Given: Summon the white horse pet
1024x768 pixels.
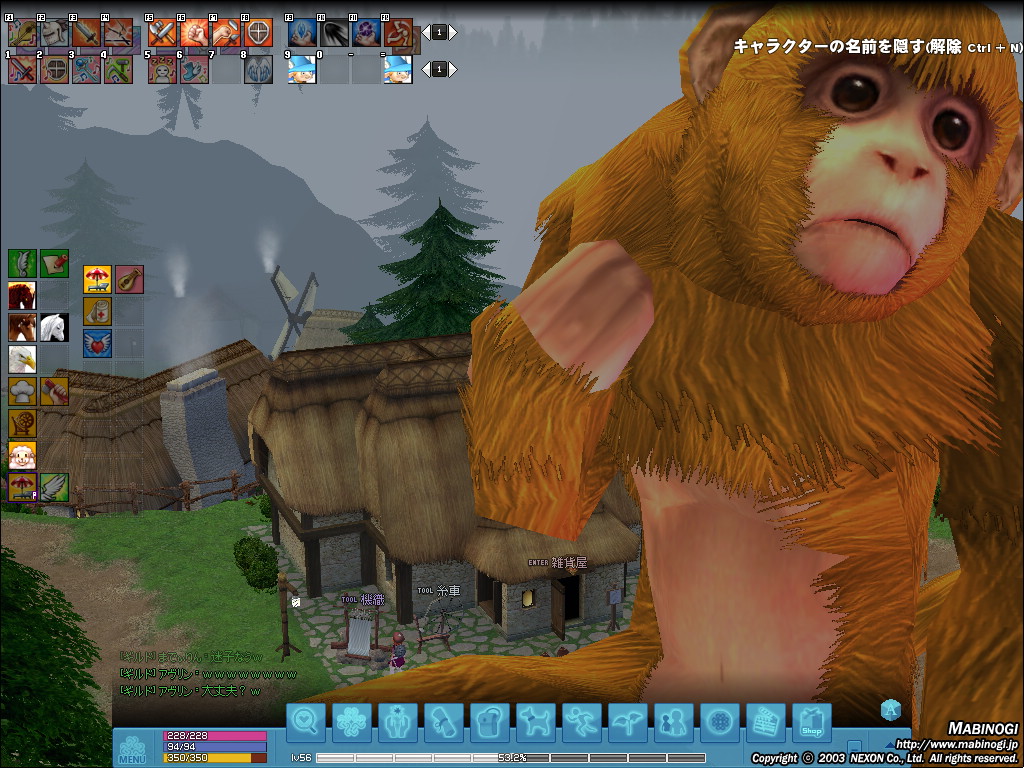Looking at the screenshot, I should point(54,327).
